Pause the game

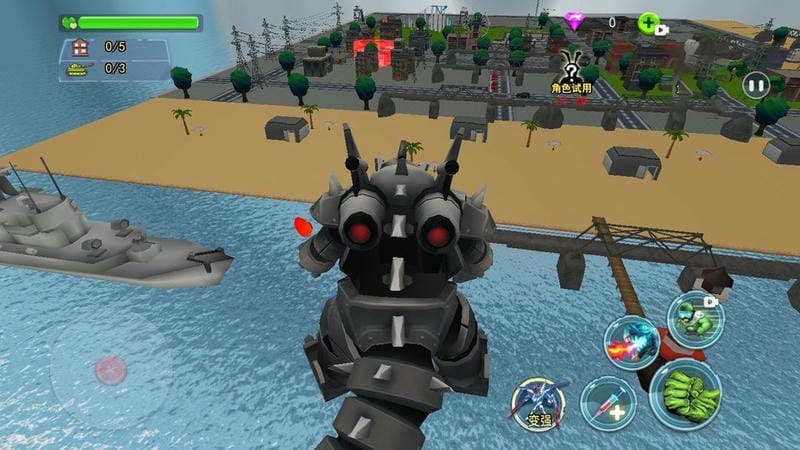click(x=757, y=86)
